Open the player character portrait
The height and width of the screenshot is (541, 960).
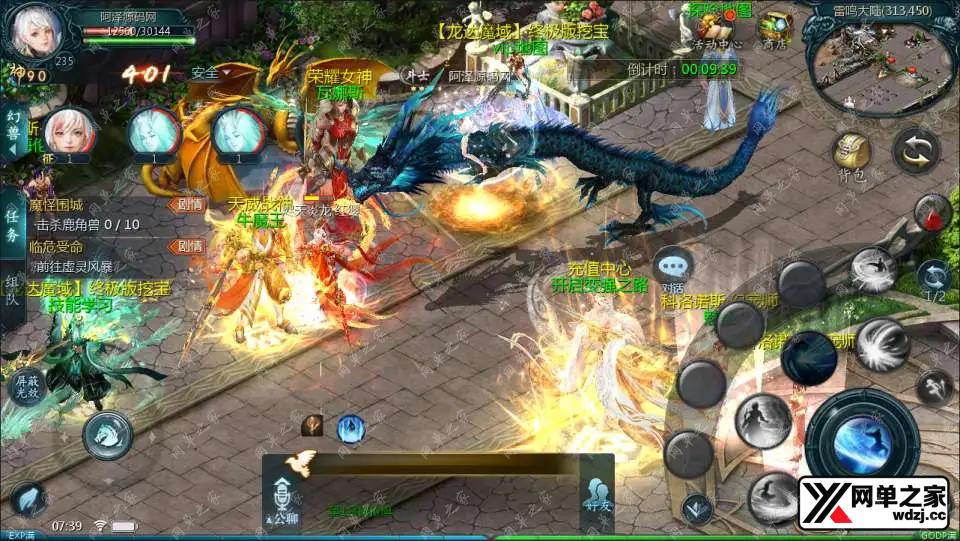[x=31, y=33]
